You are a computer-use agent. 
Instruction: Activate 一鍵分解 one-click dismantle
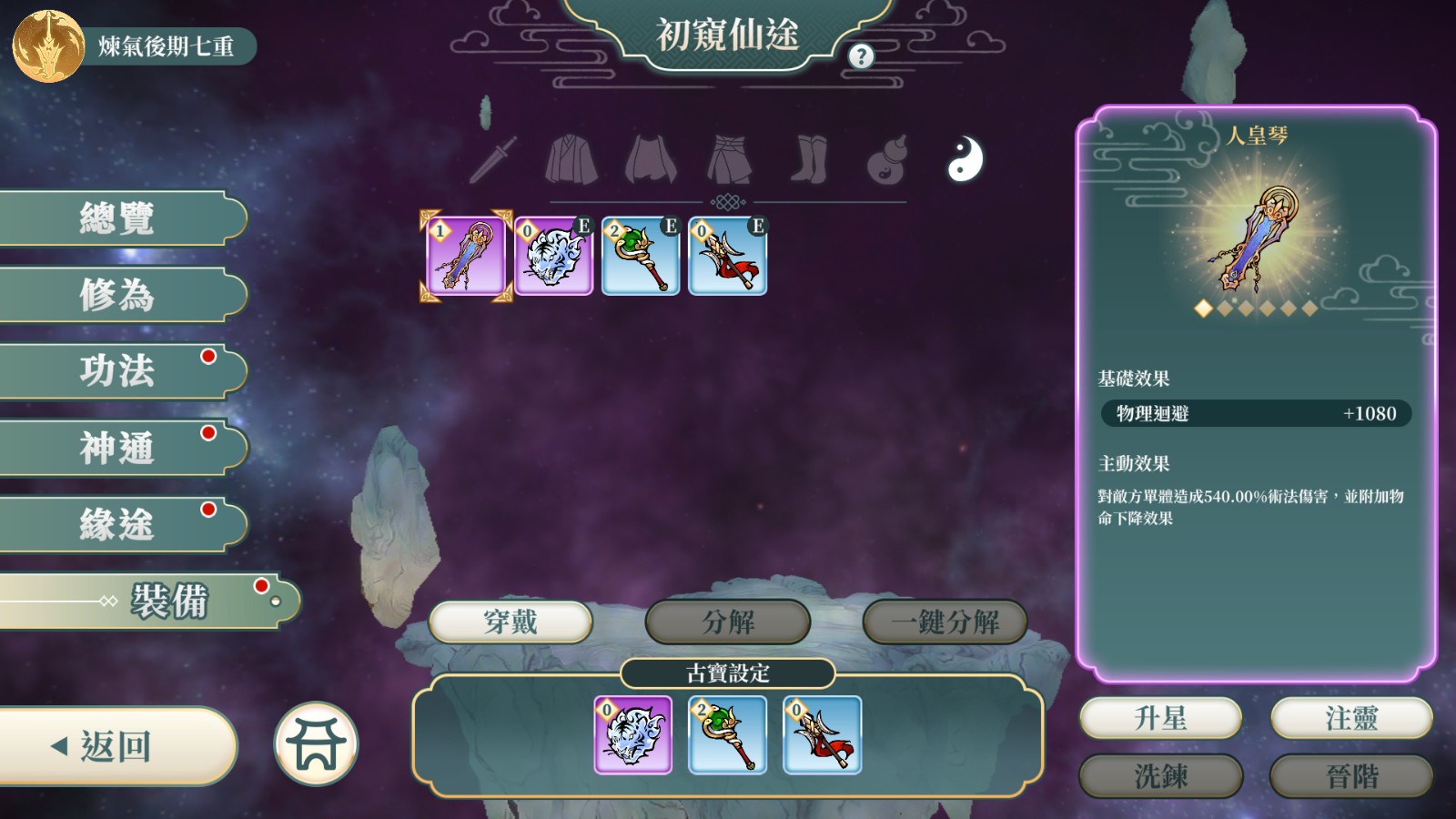tap(945, 622)
